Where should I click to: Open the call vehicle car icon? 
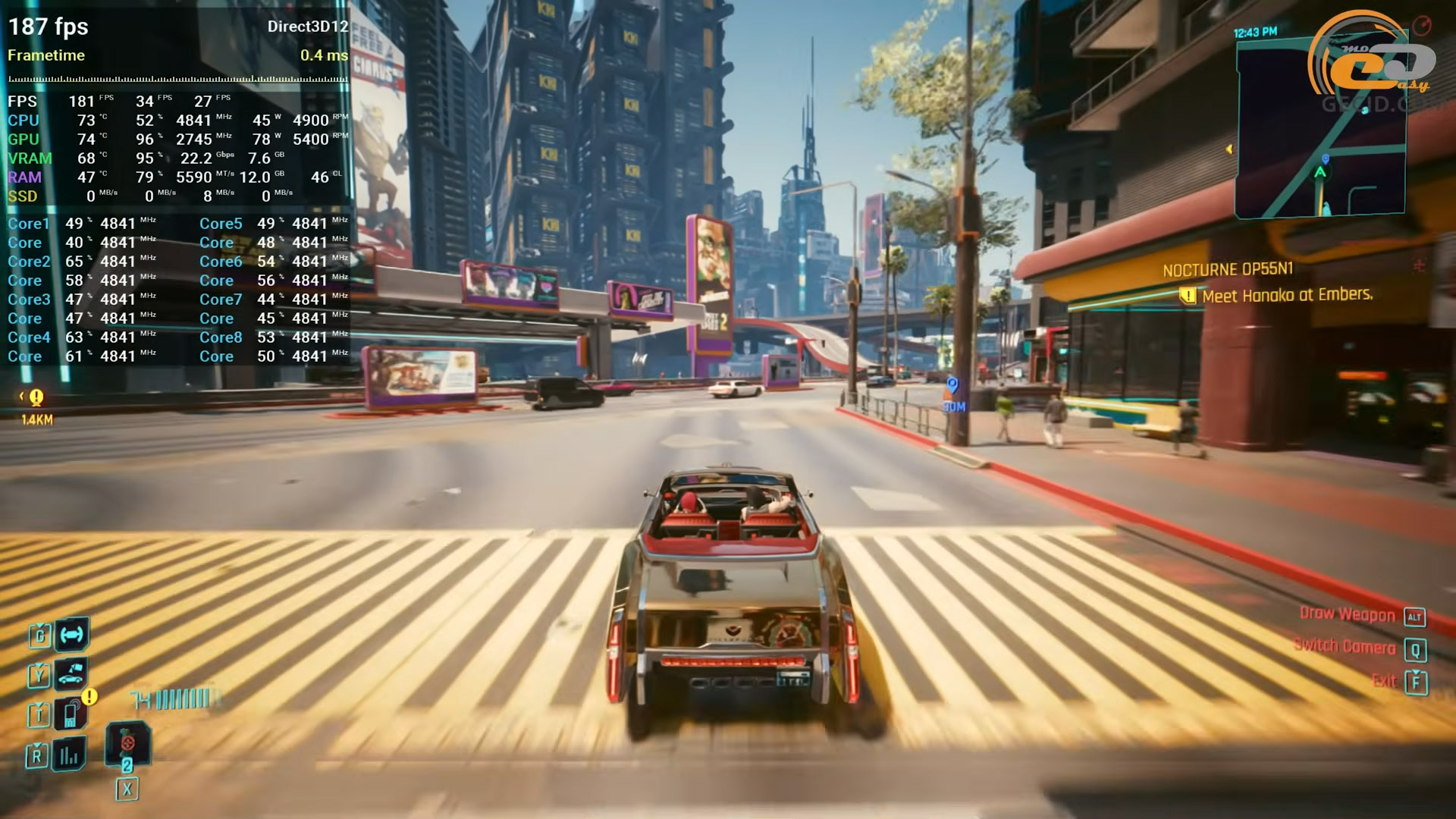71,673
